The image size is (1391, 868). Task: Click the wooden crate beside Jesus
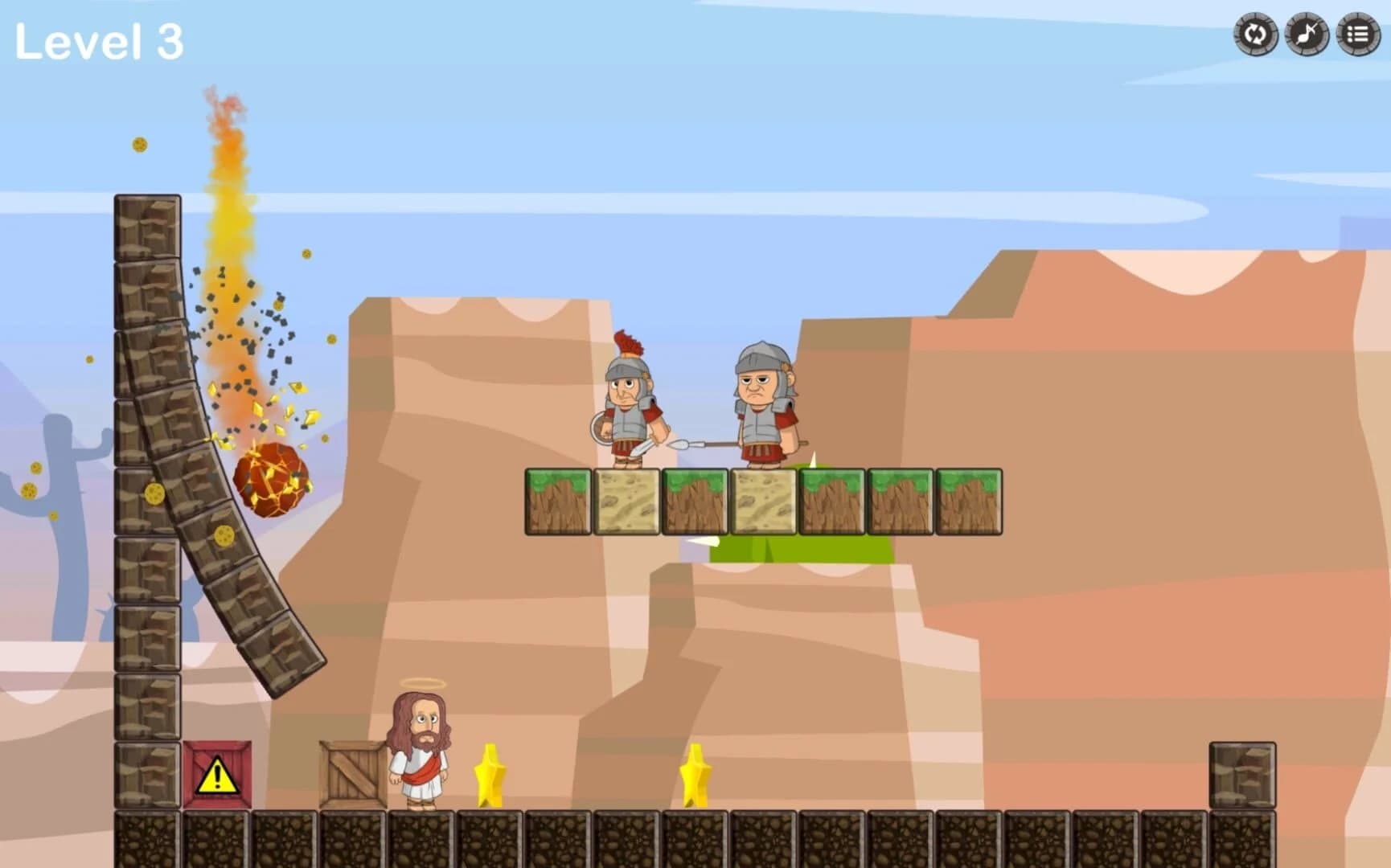351,776
